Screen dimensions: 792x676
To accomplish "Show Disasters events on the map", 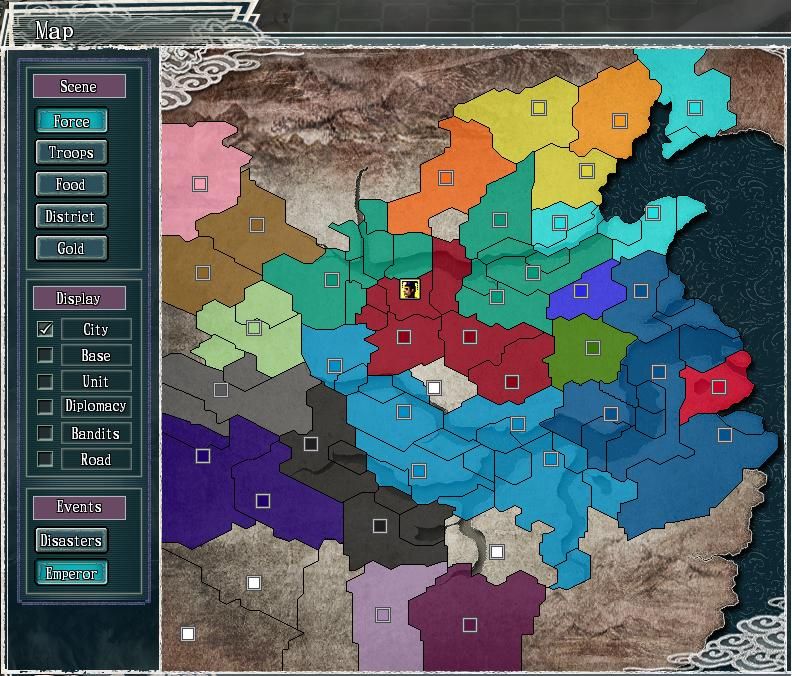I will tap(71, 541).
